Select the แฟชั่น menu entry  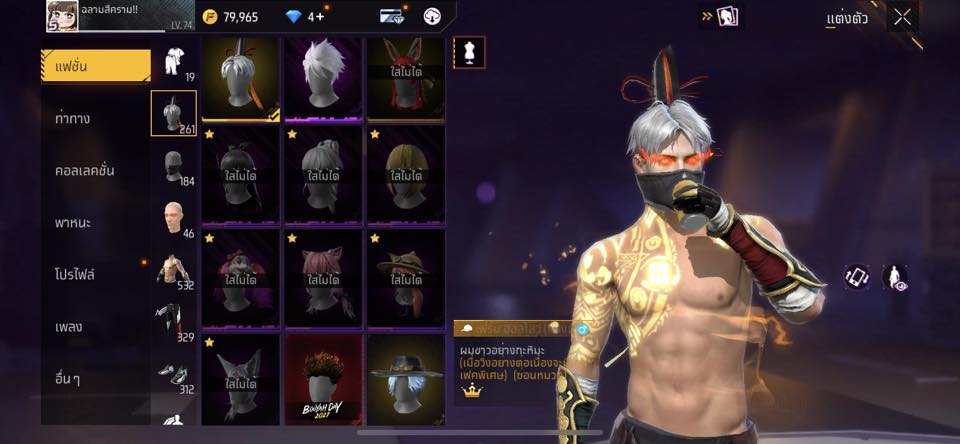pyautogui.click(x=95, y=66)
